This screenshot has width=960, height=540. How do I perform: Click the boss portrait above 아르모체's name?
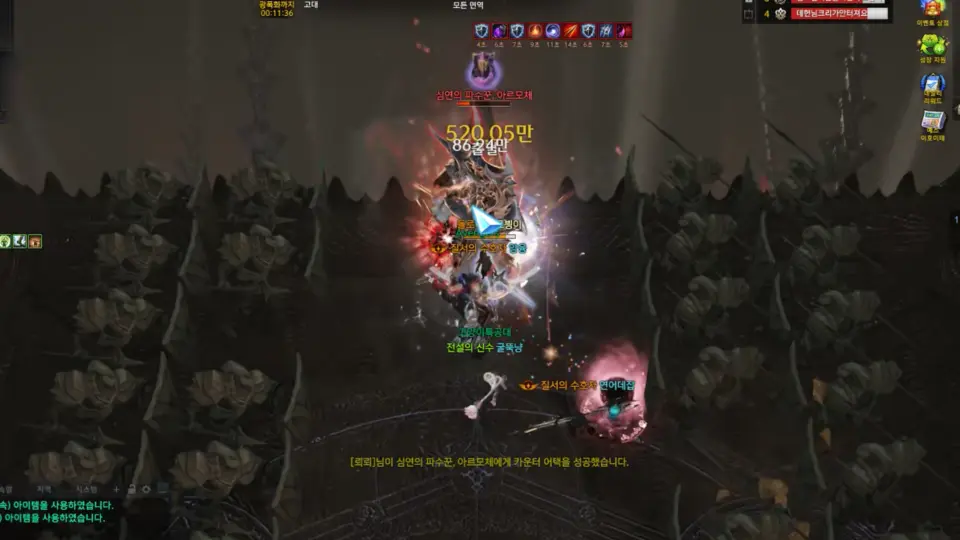tap(482, 69)
